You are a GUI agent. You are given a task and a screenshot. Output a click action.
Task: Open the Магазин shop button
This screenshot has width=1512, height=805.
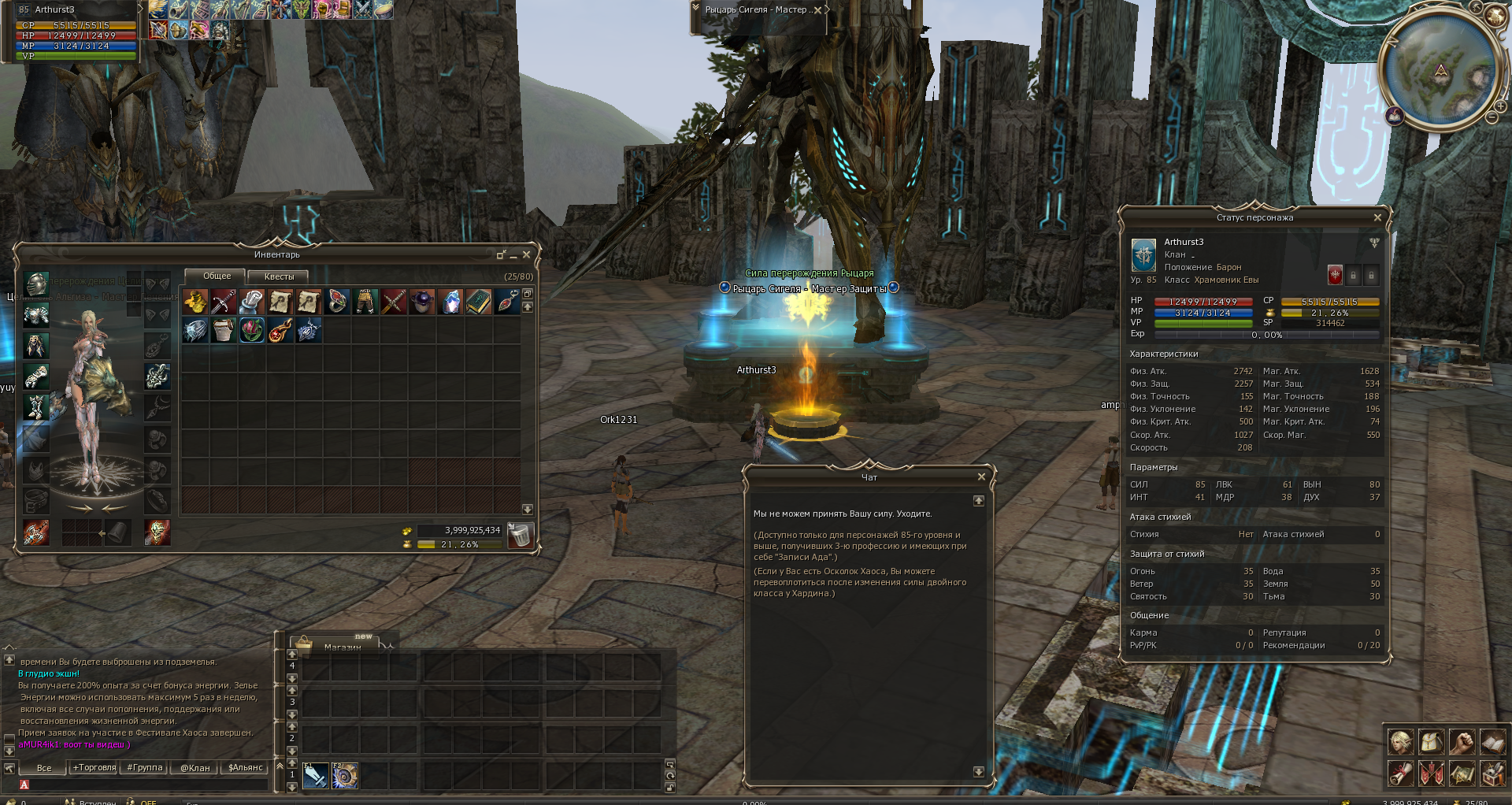[x=342, y=645]
